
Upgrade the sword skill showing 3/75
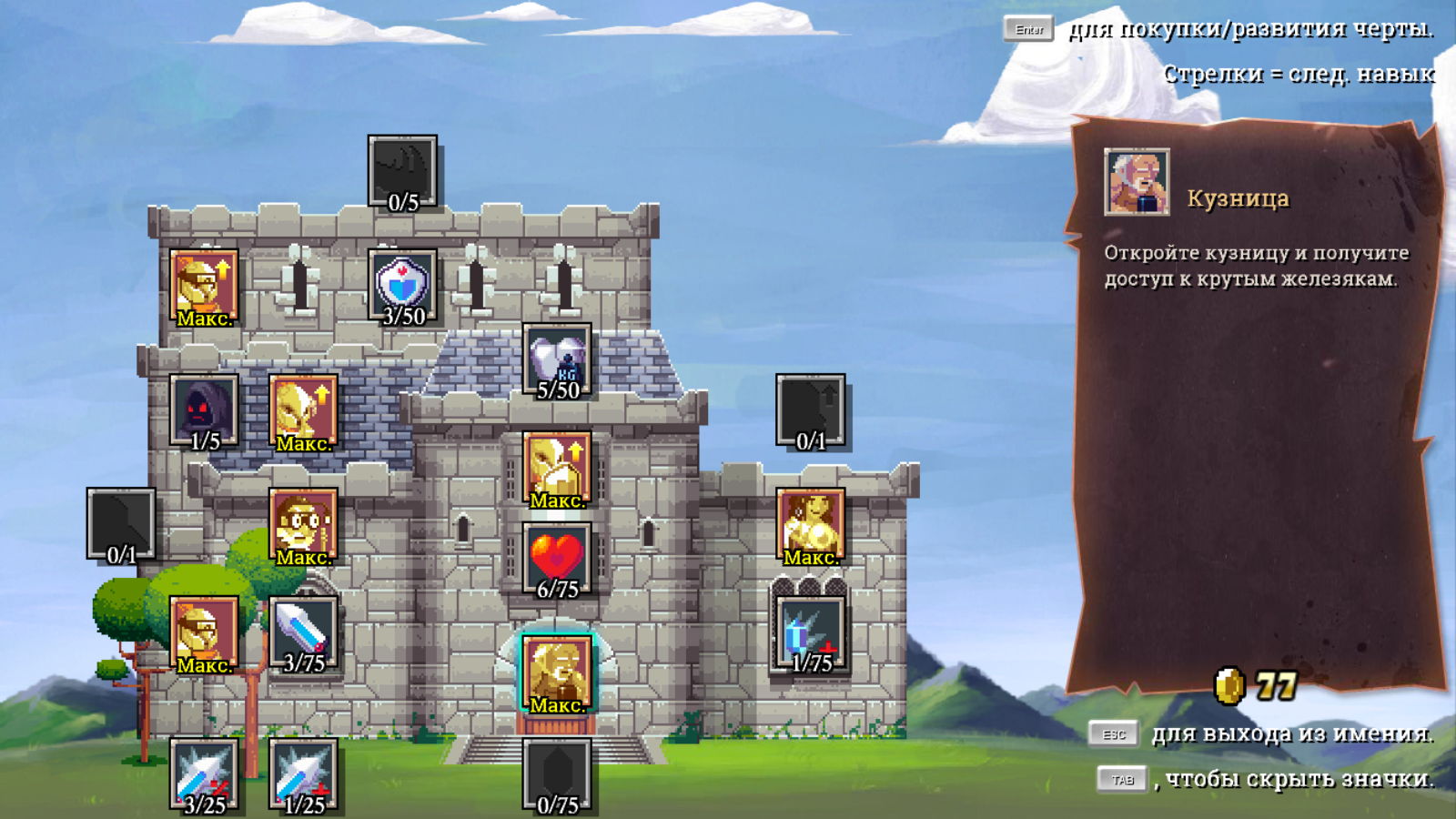(x=303, y=632)
